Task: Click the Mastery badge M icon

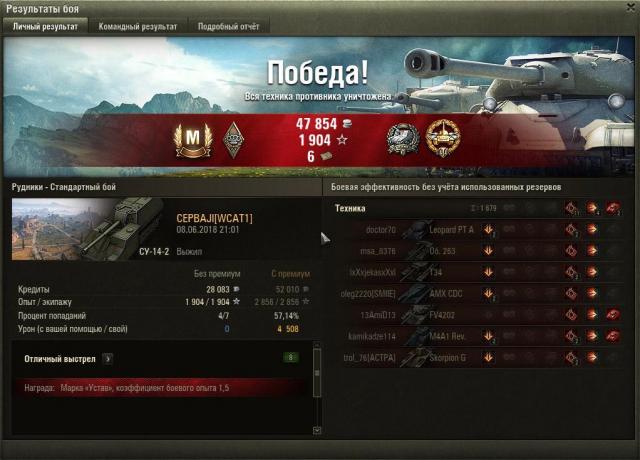Action: coord(188,139)
